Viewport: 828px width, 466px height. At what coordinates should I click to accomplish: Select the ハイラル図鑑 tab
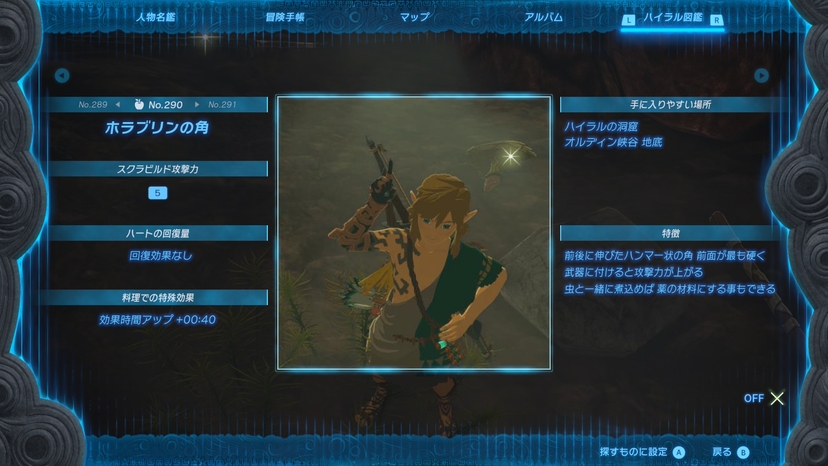[672, 18]
